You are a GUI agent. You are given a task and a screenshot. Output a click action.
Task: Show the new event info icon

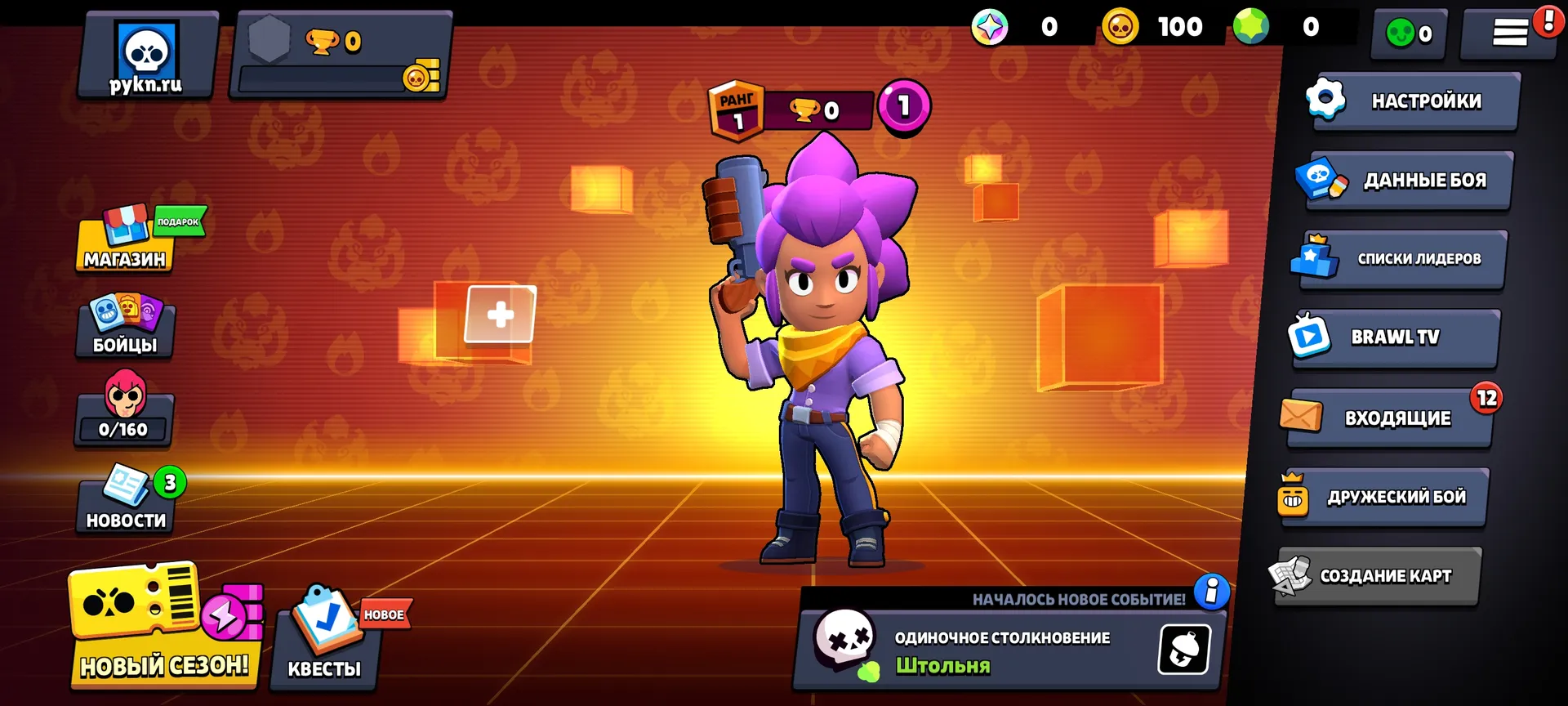(1211, 591)
